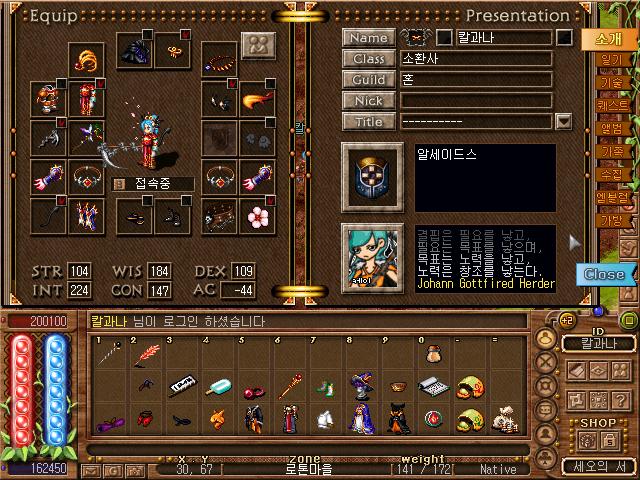Click the guild shield emblem

pos(372,173)
